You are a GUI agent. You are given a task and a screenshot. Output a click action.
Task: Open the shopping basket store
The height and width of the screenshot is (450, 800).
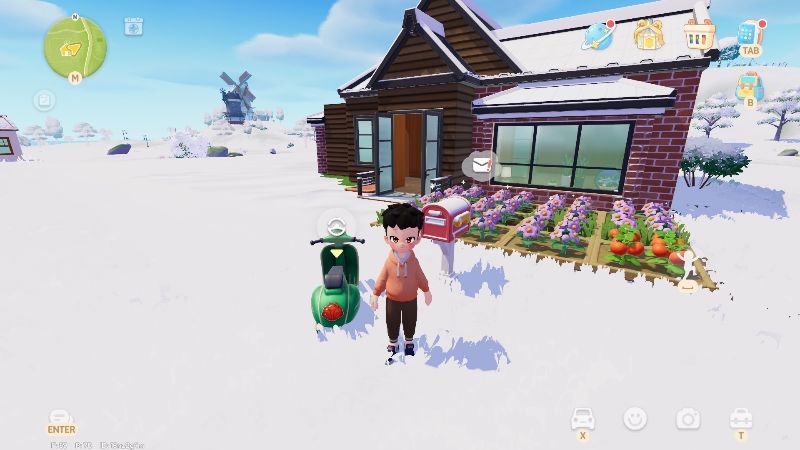coord(699,34)
